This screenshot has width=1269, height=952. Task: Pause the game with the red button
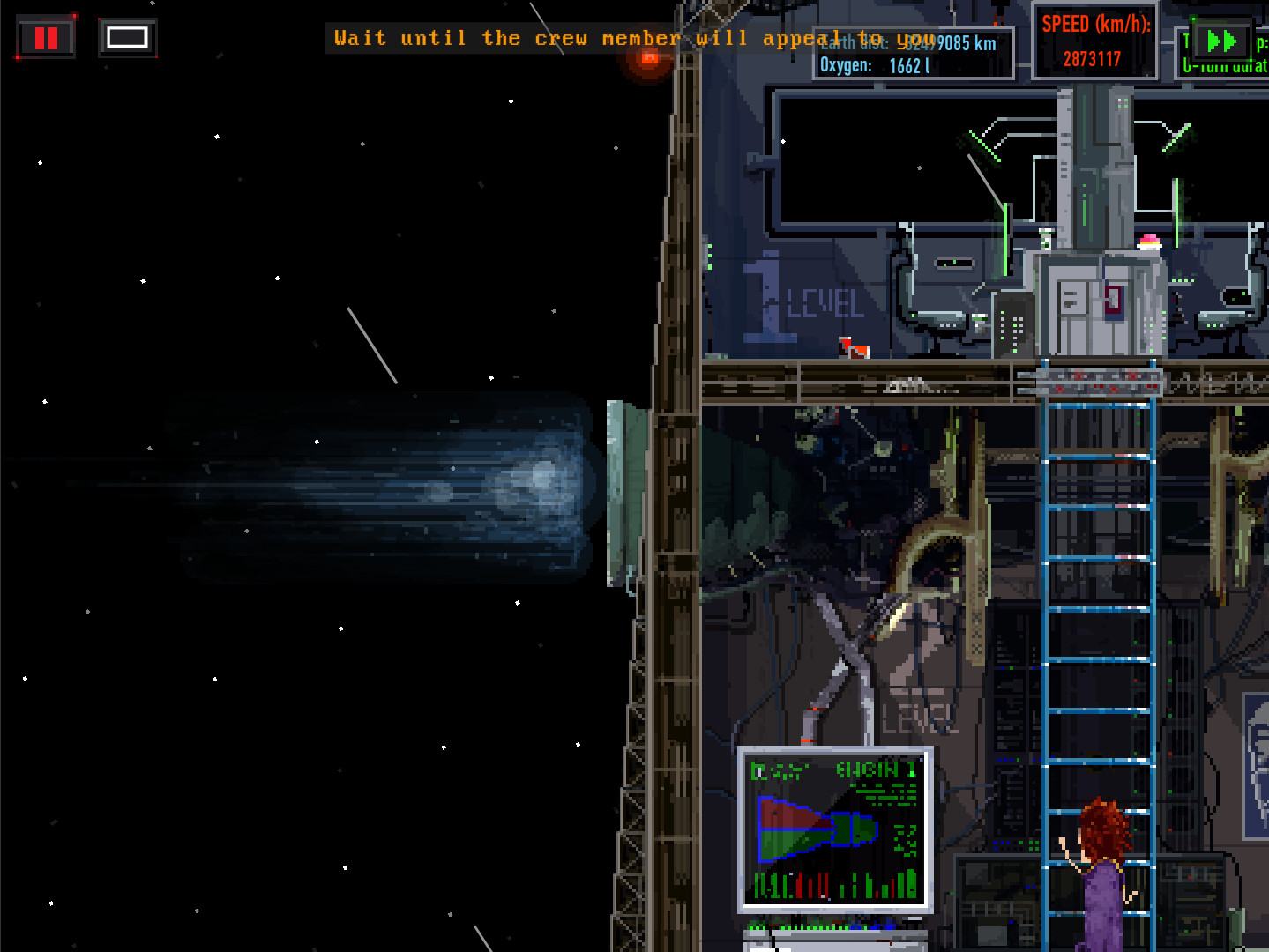tap(46, 38)
